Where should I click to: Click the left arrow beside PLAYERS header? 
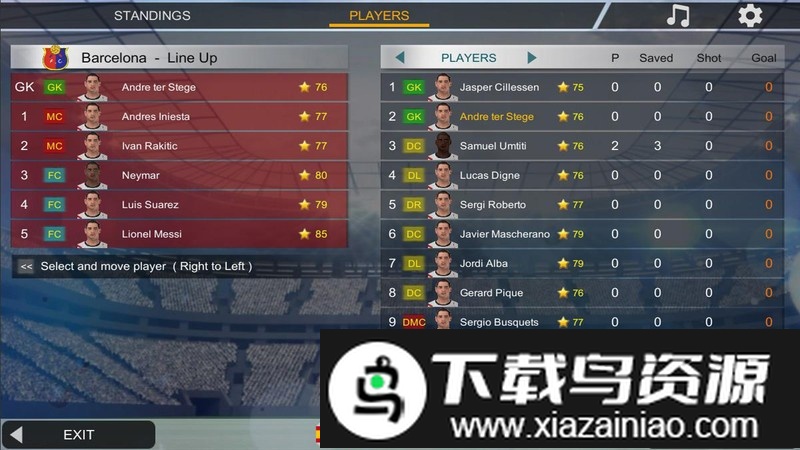[x=400, y=58]
